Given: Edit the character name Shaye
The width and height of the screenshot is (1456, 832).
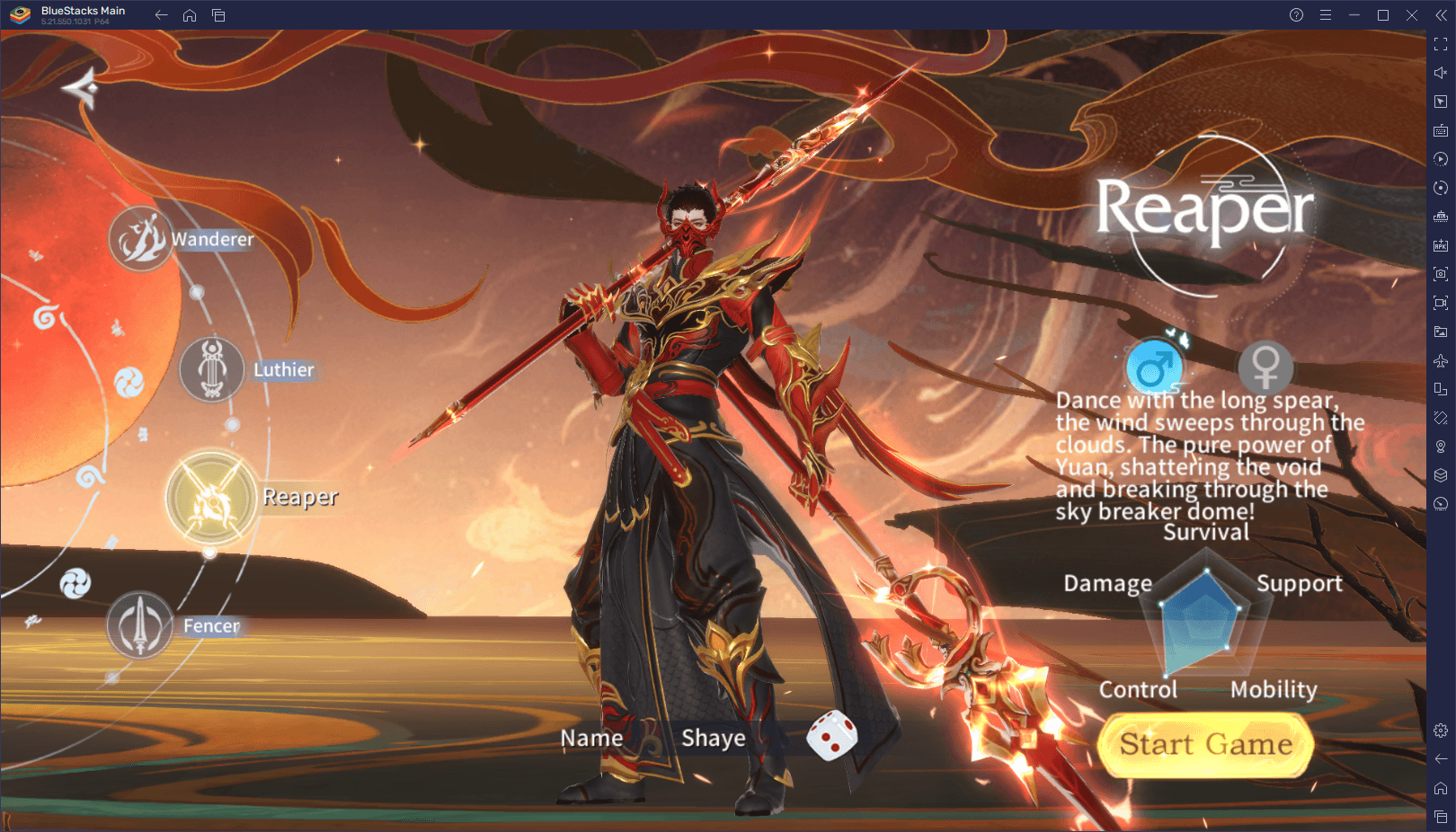Looking at the screenshot, I should click(x=714, y=739).
